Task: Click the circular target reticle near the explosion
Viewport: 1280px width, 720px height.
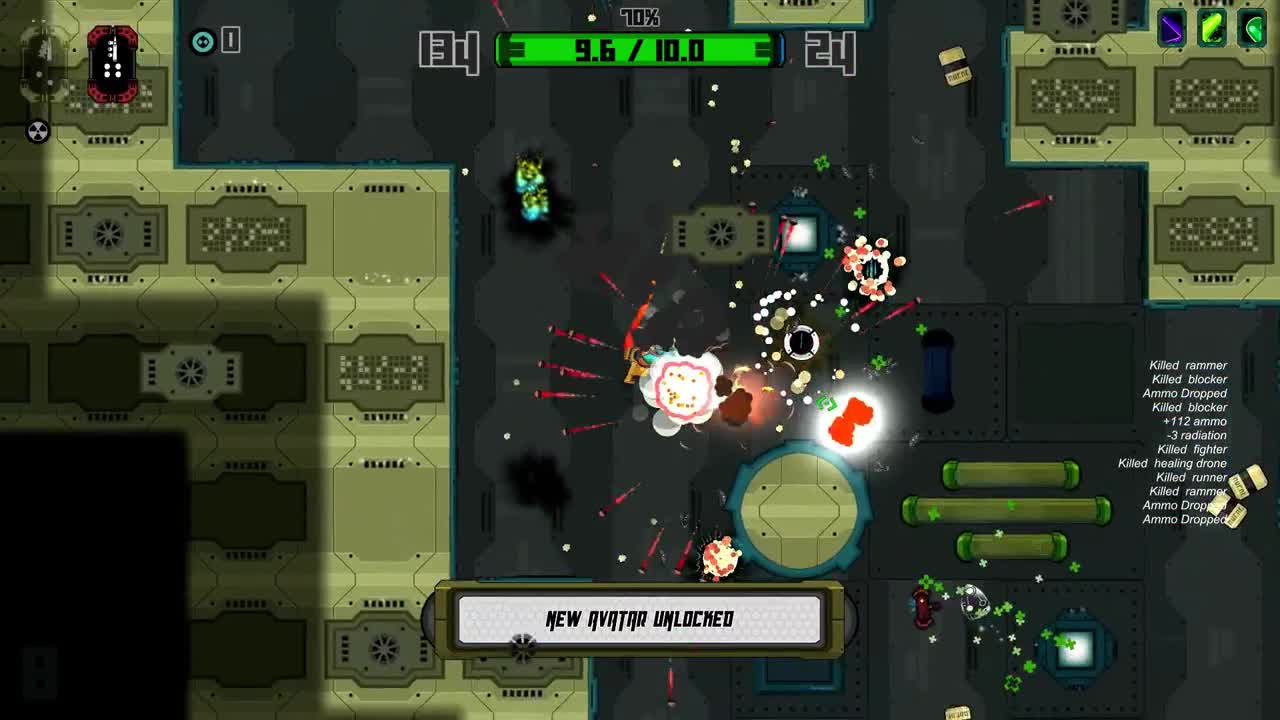Action: click(x=800, y=344)
